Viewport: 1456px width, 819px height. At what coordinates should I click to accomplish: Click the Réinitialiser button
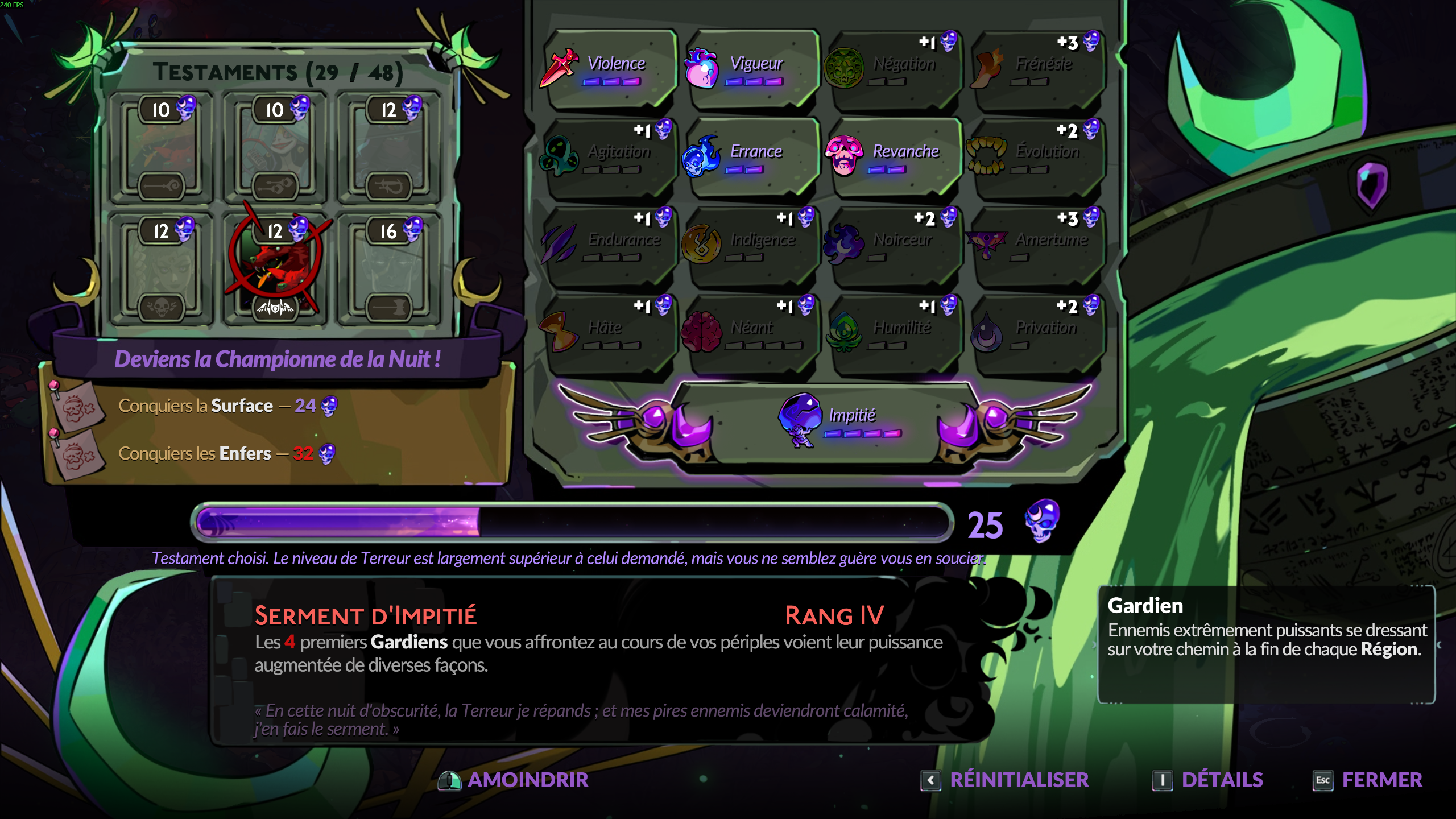tap(1006, 780)
